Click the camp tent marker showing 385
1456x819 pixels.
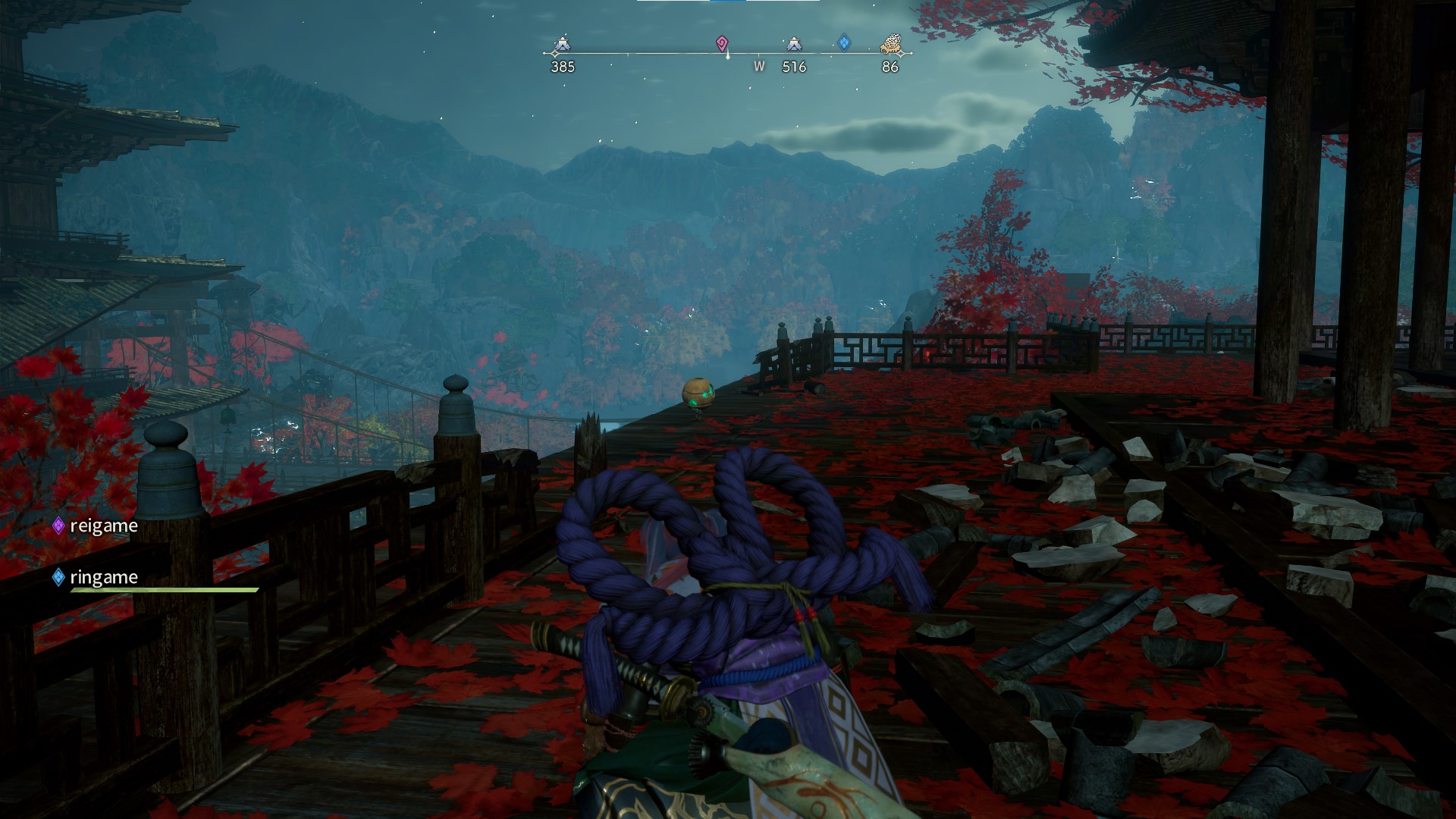click(x=562, y=45)
